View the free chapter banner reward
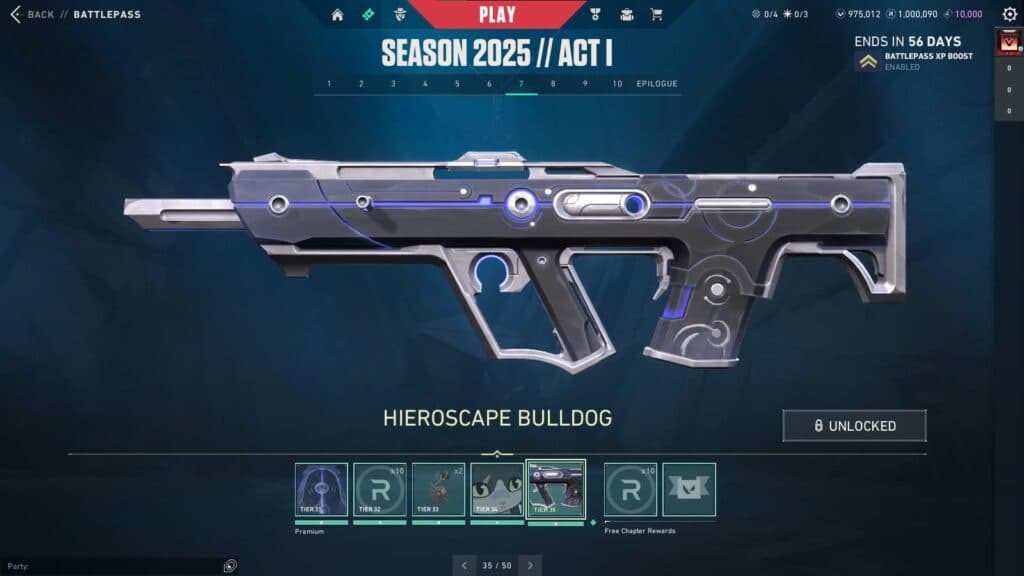The image size is (1024, 576). 689,489
